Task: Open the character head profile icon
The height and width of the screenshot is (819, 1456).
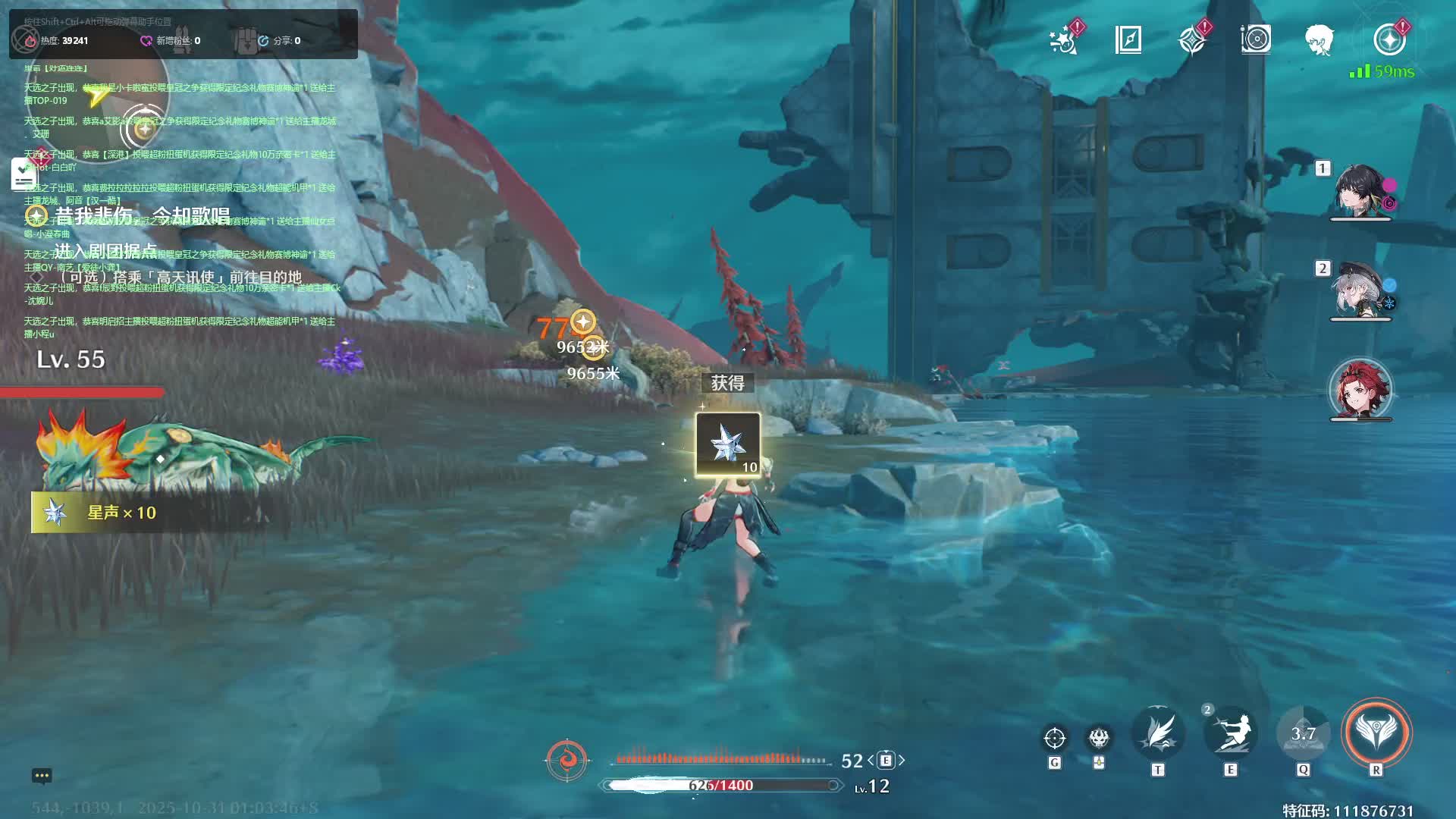Action: 1319,39
